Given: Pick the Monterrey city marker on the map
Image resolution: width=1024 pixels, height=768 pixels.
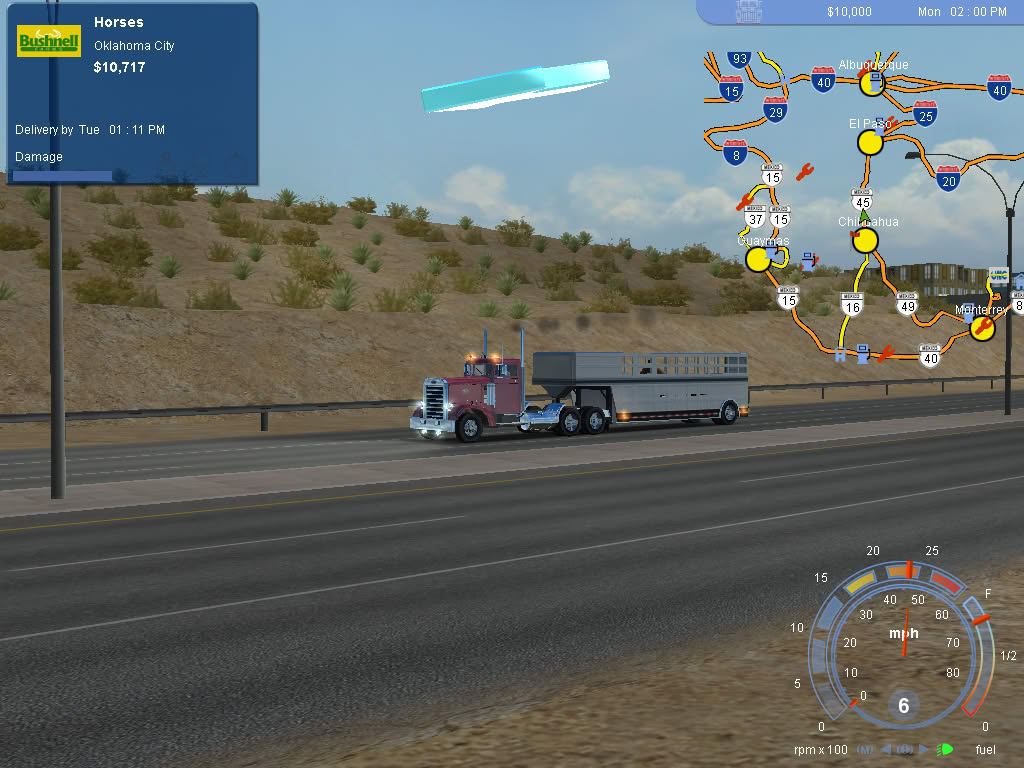Looking at the screenshot, I should [982, 328].
